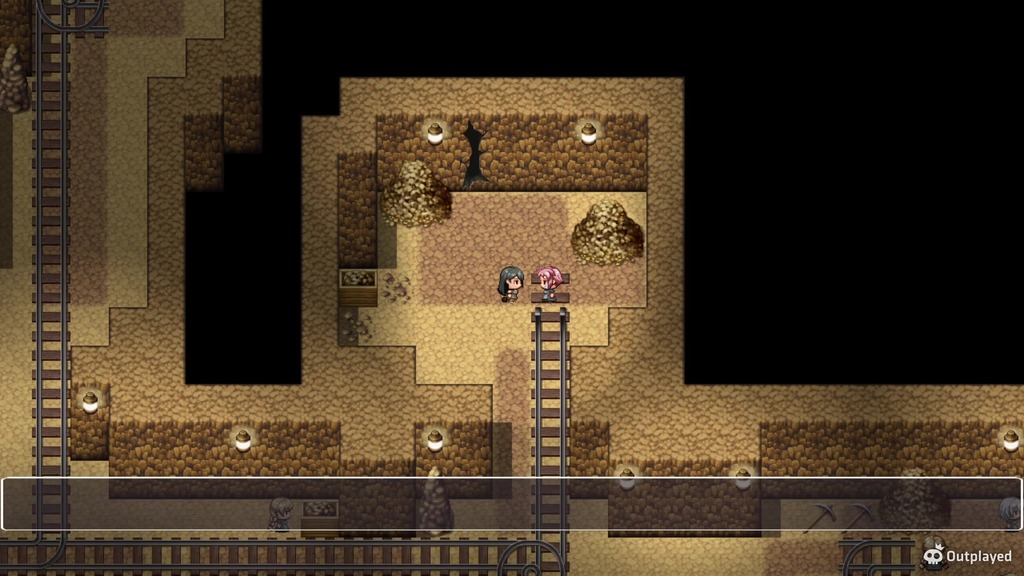Click the Outplayed overlay logo

(x=967, y=556)
